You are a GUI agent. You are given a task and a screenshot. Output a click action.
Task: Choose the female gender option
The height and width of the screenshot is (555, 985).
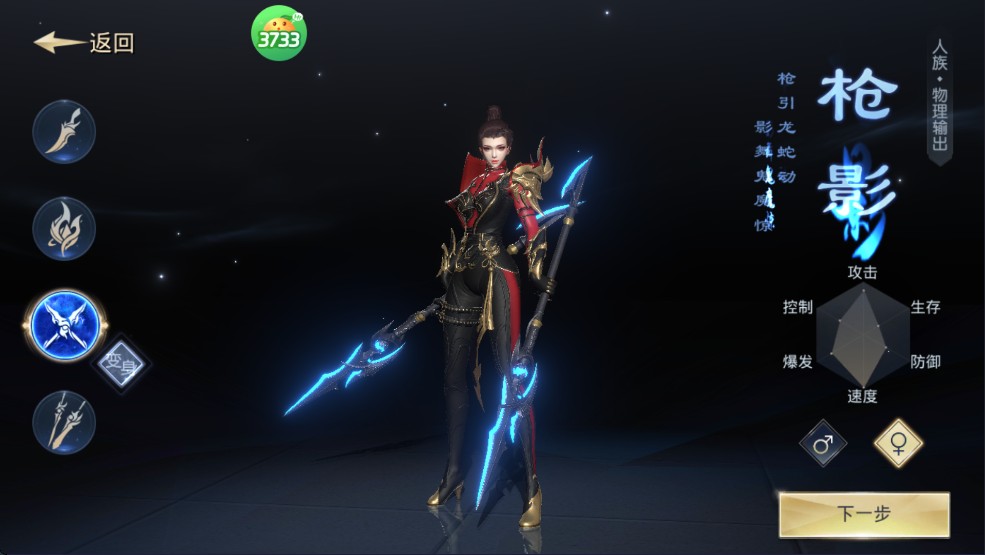898,444
